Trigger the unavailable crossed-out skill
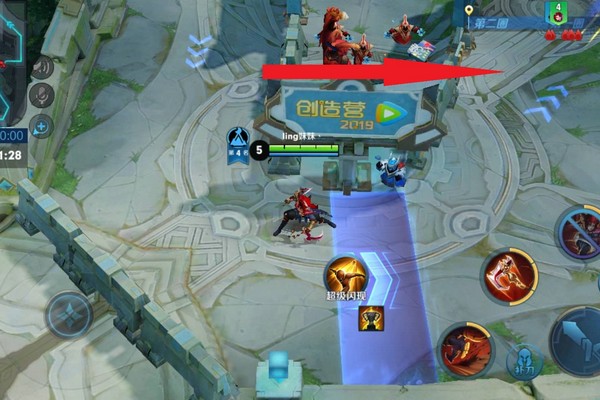This screenshot has width=600, height=400. (580, 234)
